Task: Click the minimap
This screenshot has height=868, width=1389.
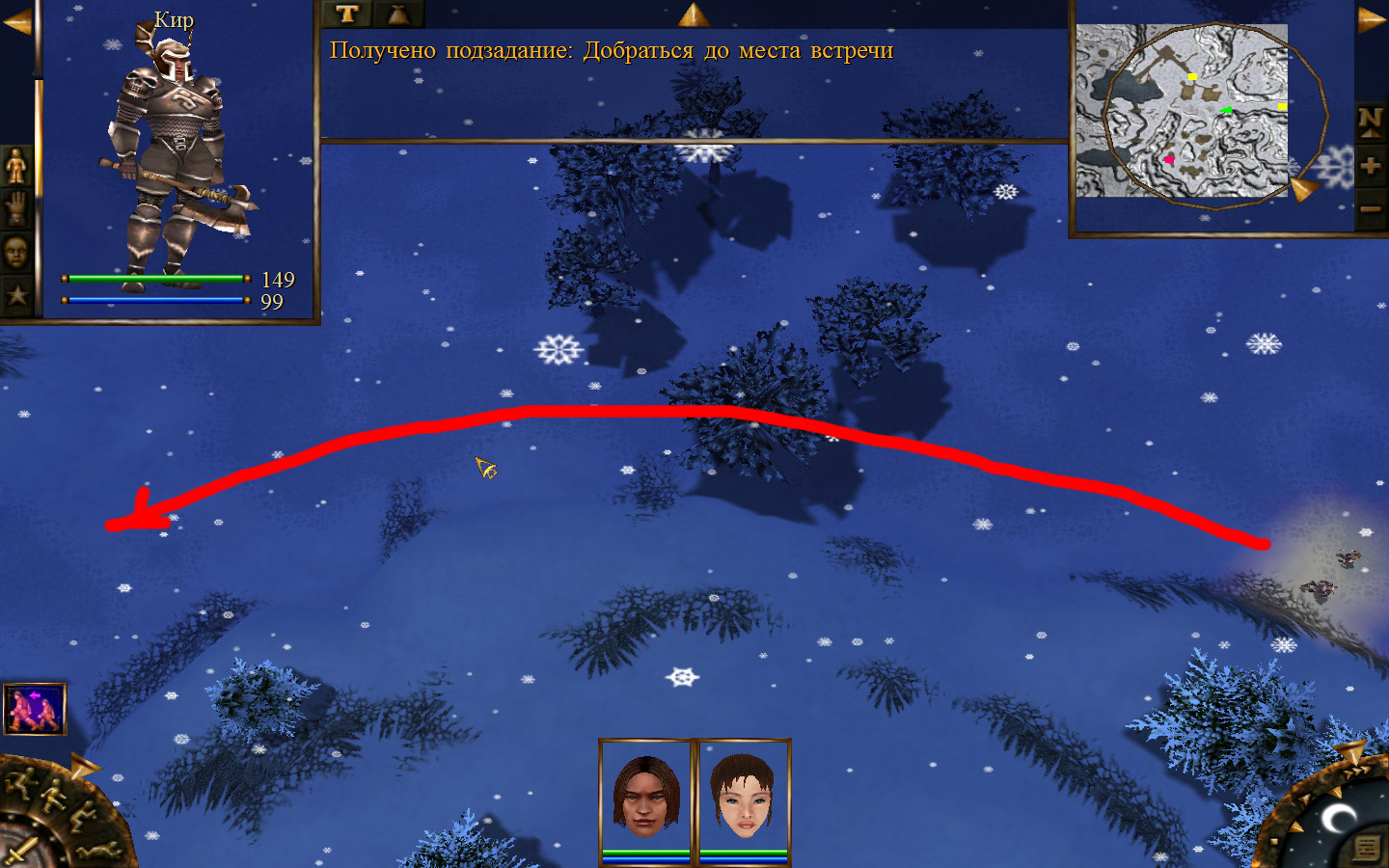Action: coord(1182,111)
